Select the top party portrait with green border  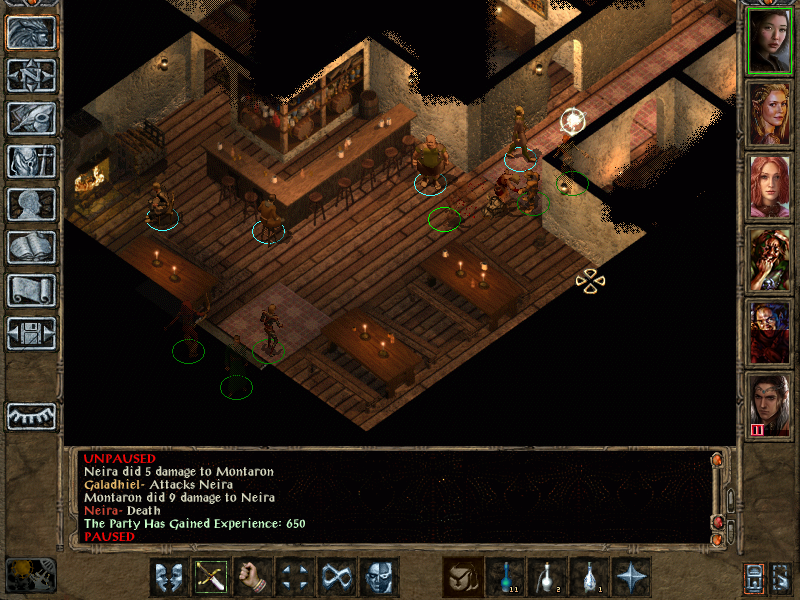click(x=769, y=40)
